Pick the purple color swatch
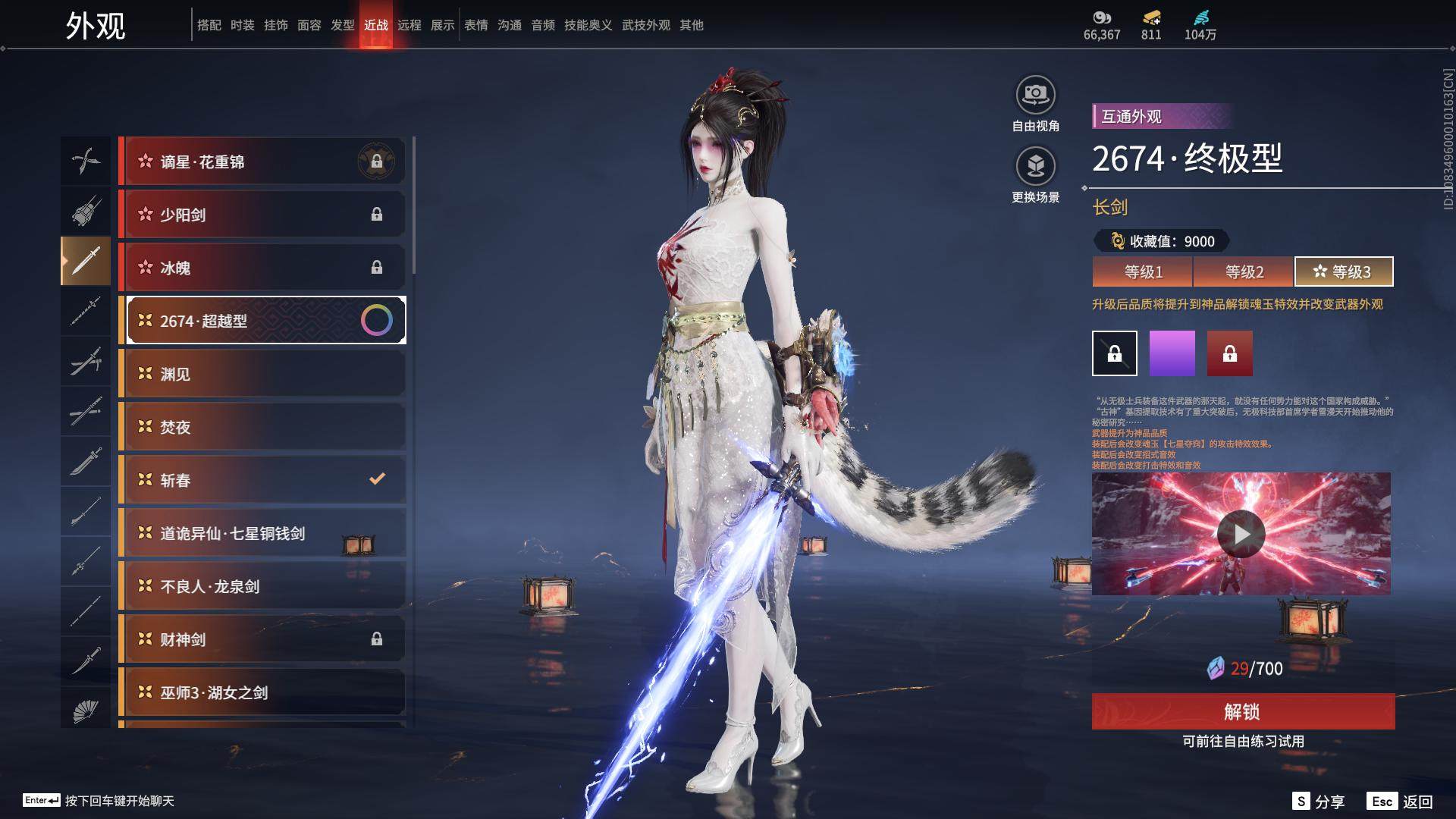This screenshot has width=1456, height=819. point(1172,353)
